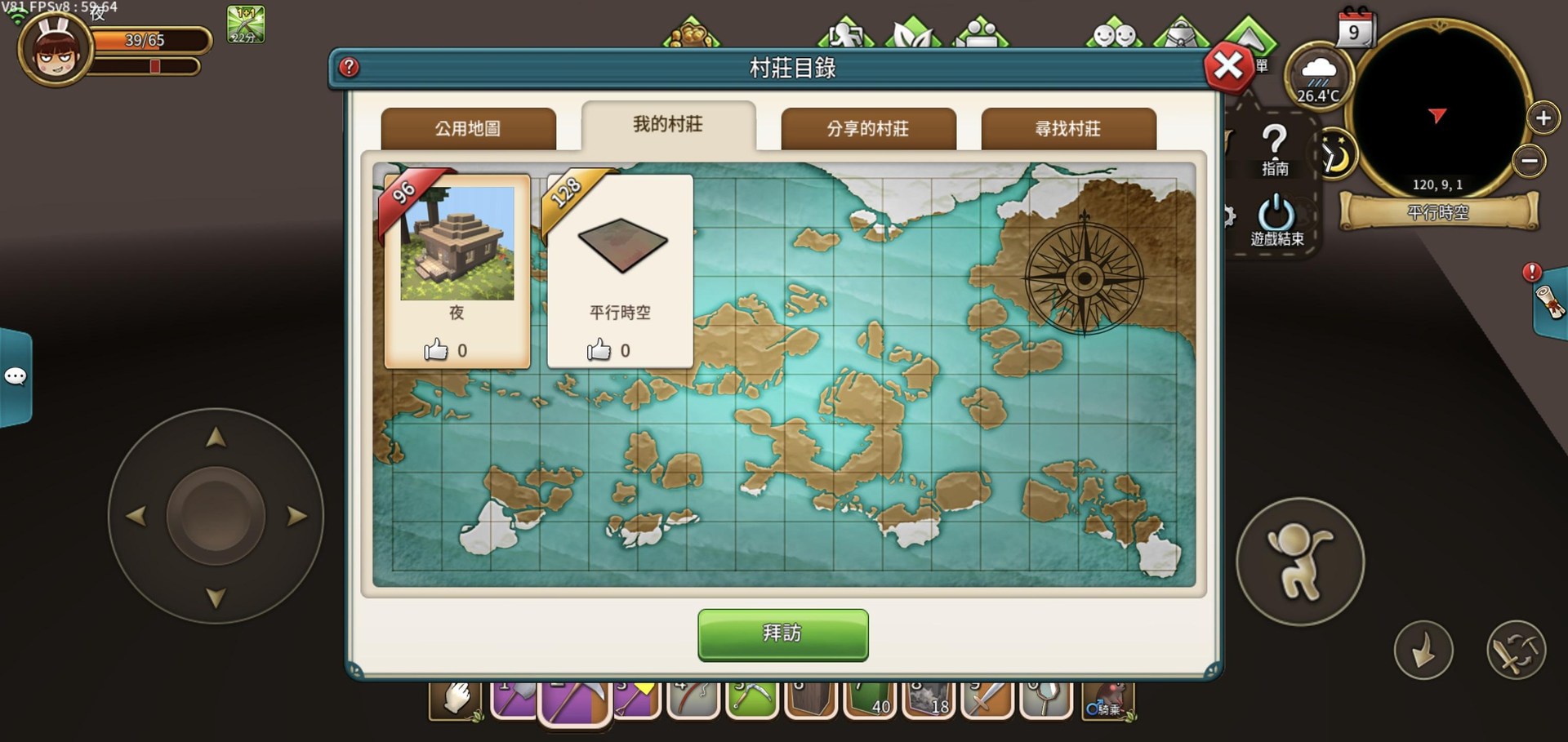1568x742 pixels.
Task: Select the 我的村莊 tab
Action: pyautogui.click(x=668, y=125)
